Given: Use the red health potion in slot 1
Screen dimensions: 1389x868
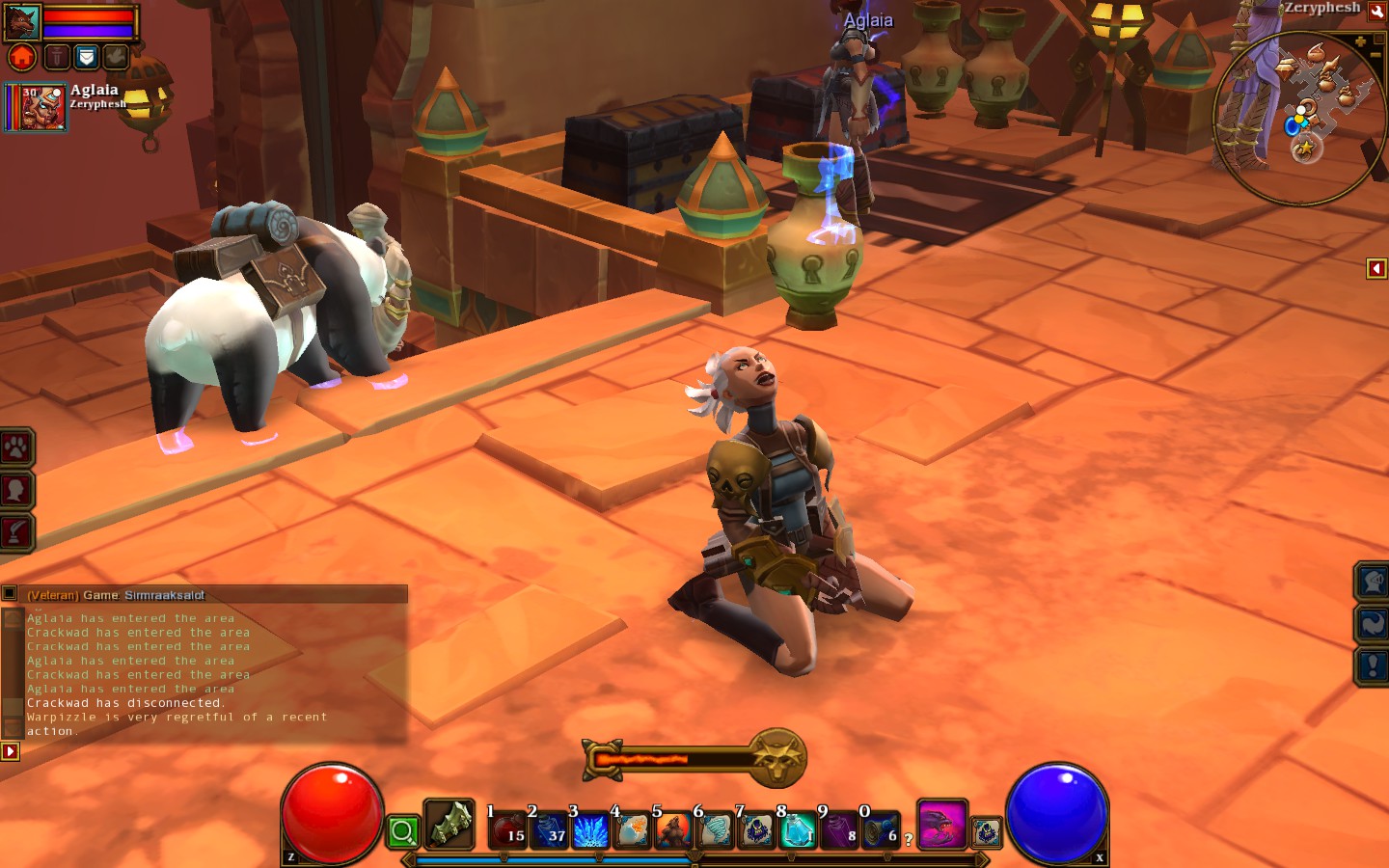Looking at the screenshot, I should (x=506, y=830).
